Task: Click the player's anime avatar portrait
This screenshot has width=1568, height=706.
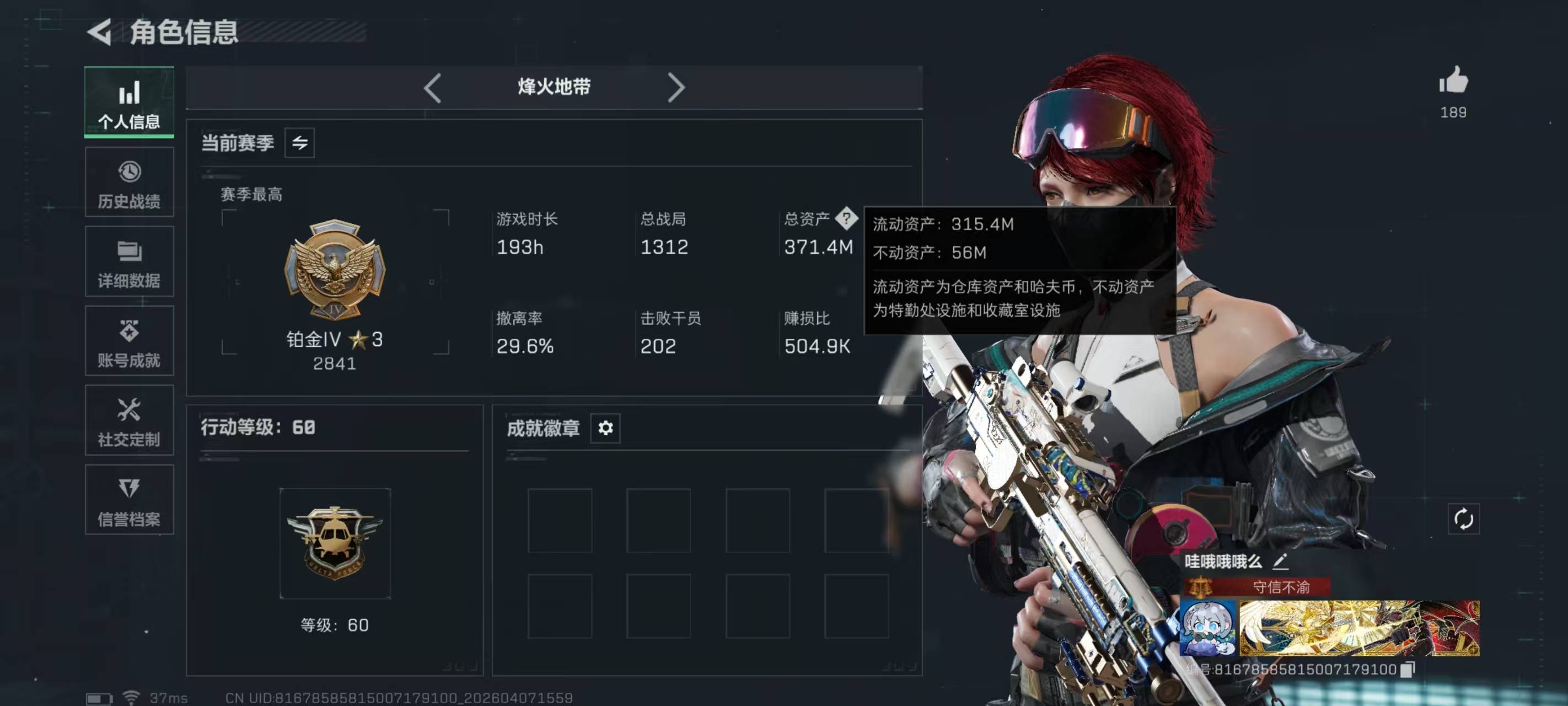Action: [1207, 628]
